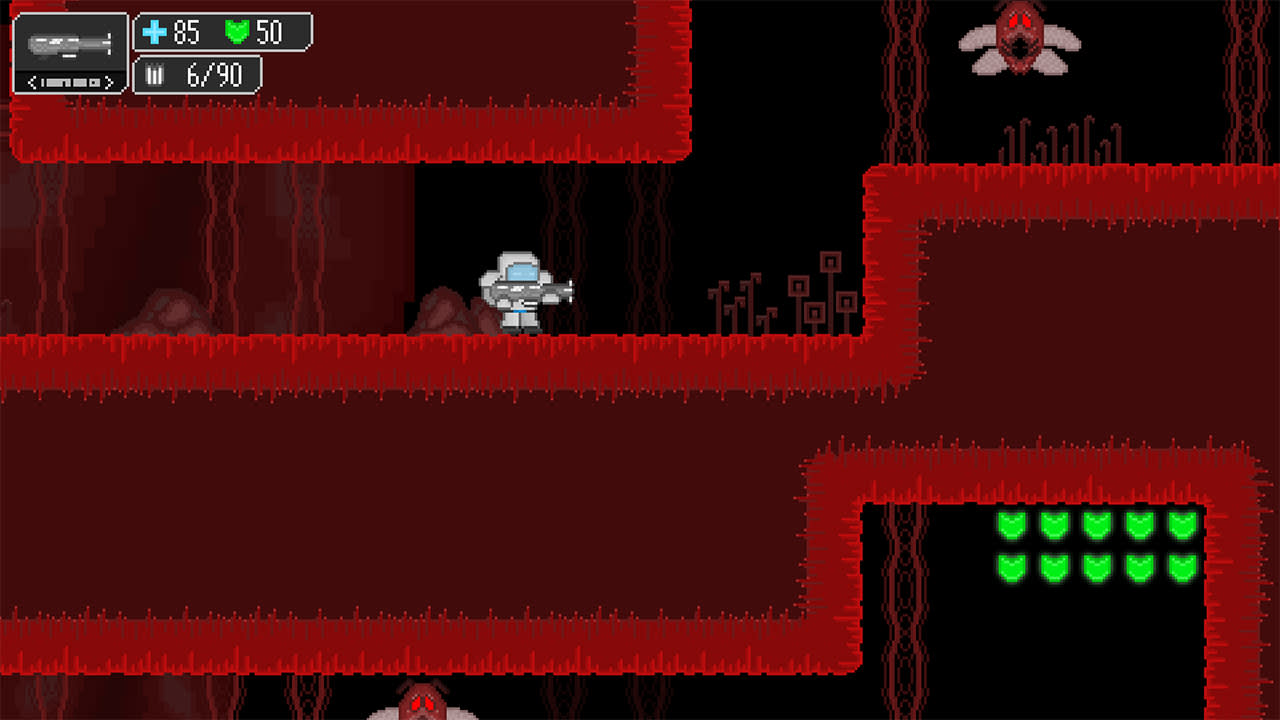Click the left arrow to cycle weapons
The height and width of the screenshot is (720, 1280).
(x=31, y=81)
